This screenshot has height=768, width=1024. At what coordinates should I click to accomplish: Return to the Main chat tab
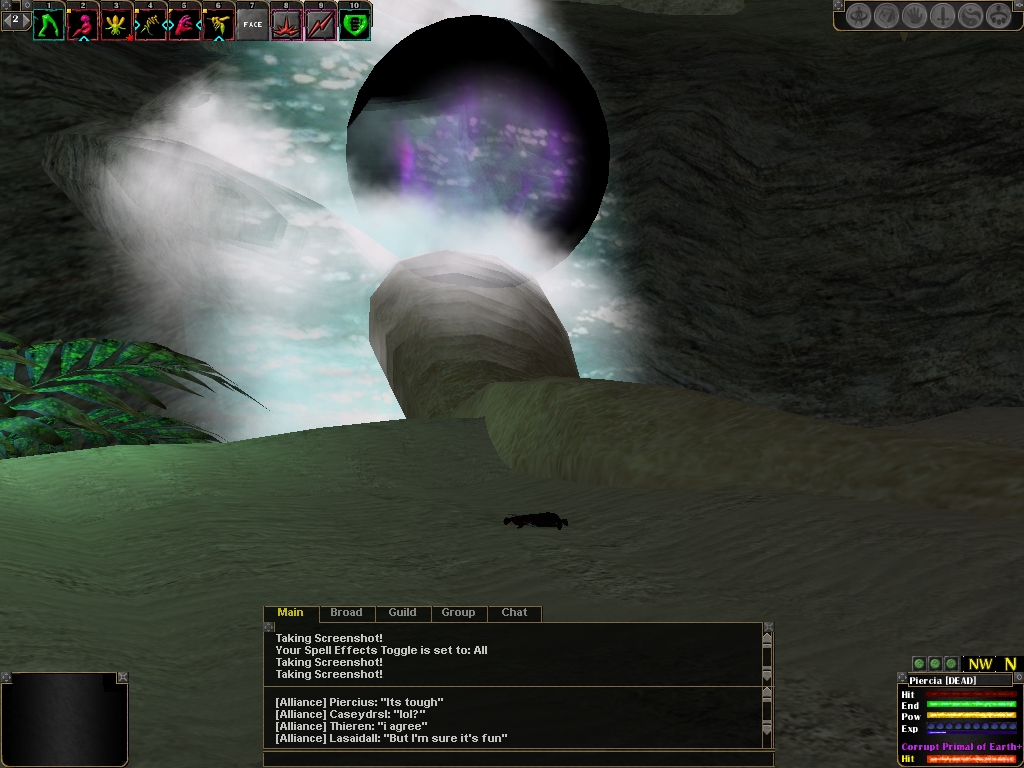click(290, 613)
